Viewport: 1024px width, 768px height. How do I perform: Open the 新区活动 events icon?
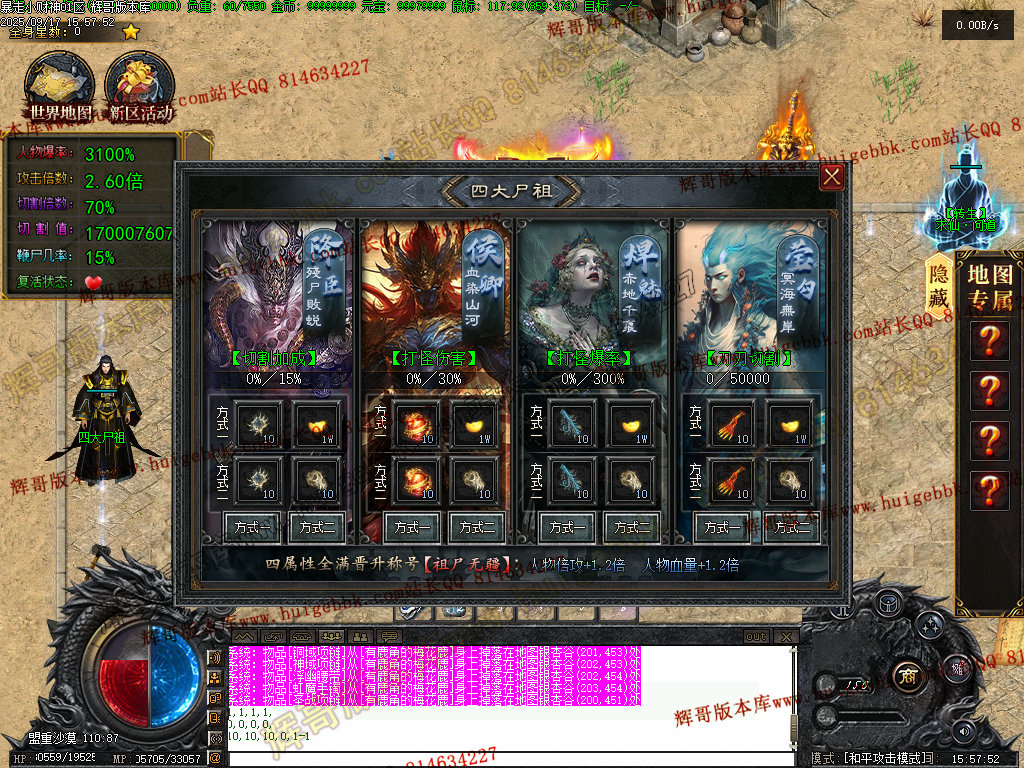pos(140,86)
